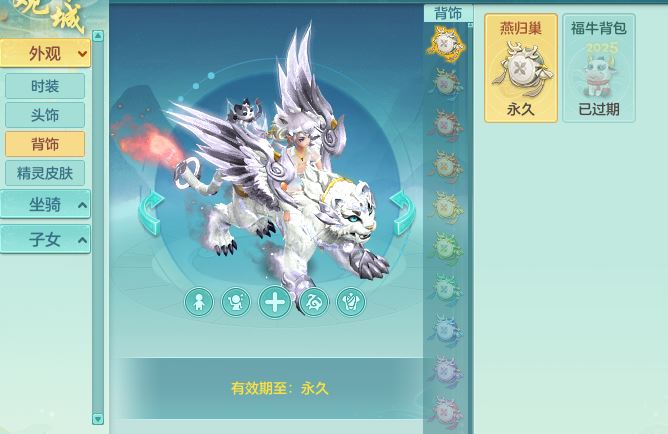
Task: Click the head-and-shoulders preview button
Action: point(236,302)
